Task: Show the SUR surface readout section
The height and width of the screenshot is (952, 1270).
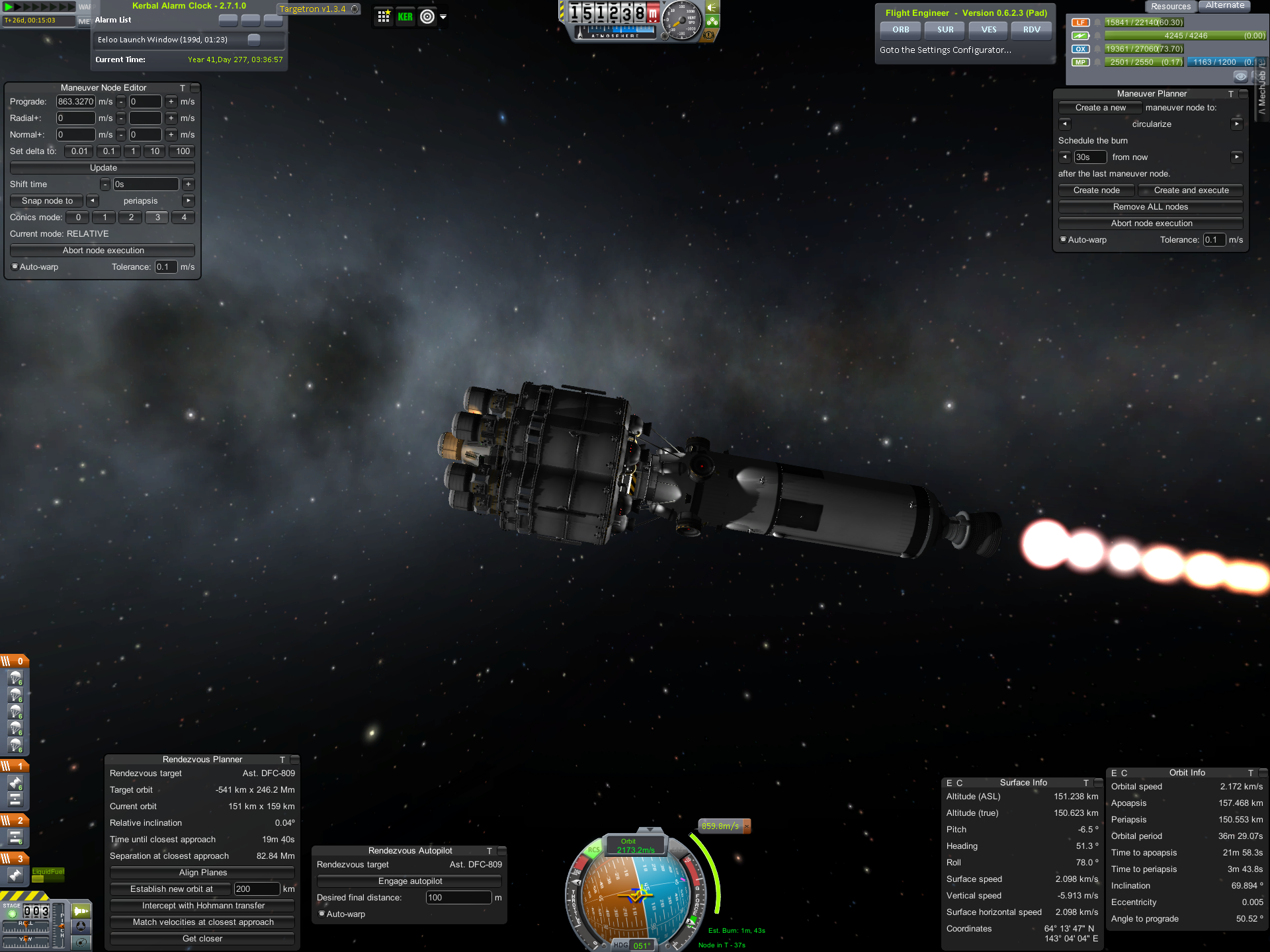Action: coord(945,30)
